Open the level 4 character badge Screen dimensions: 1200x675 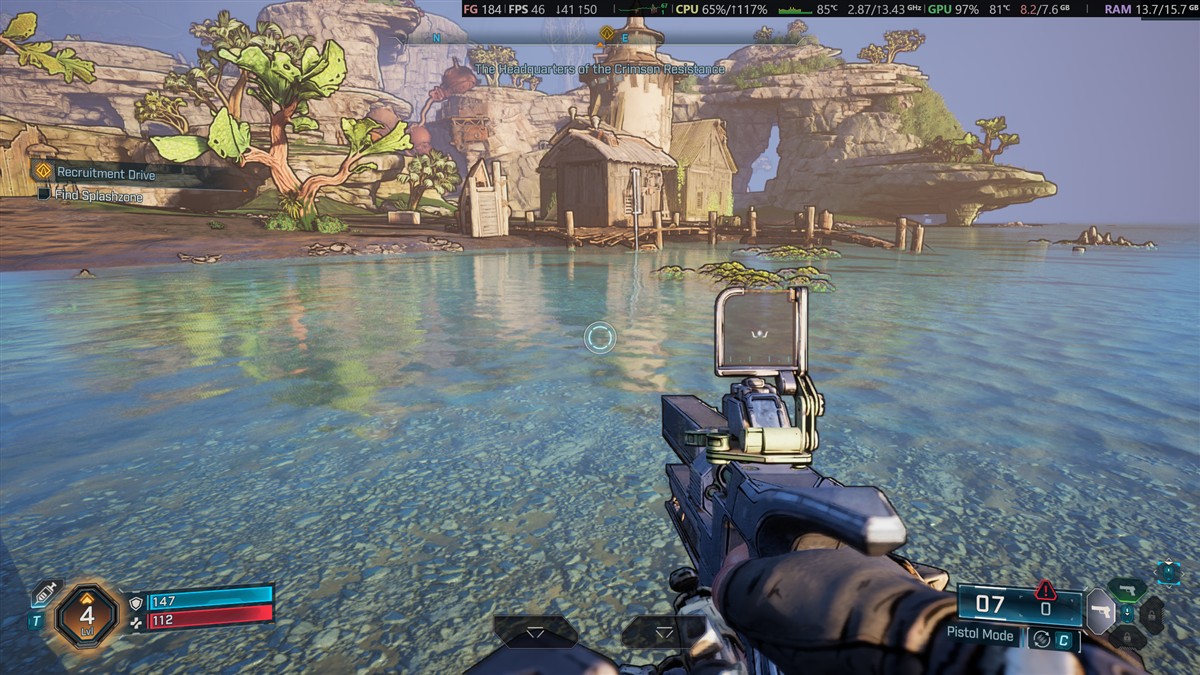(87, 615)
